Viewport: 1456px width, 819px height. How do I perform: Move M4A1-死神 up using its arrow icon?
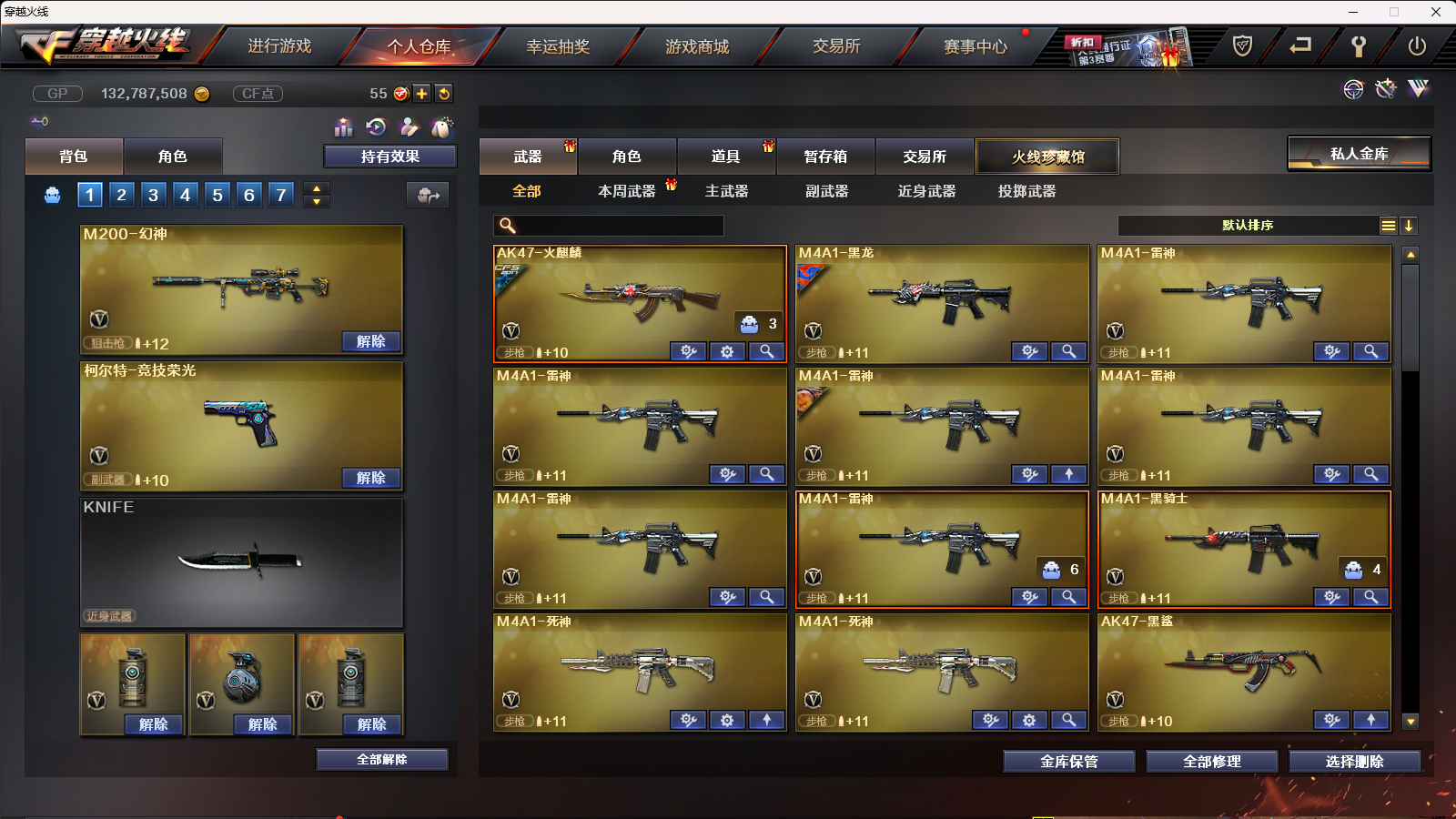767,720
